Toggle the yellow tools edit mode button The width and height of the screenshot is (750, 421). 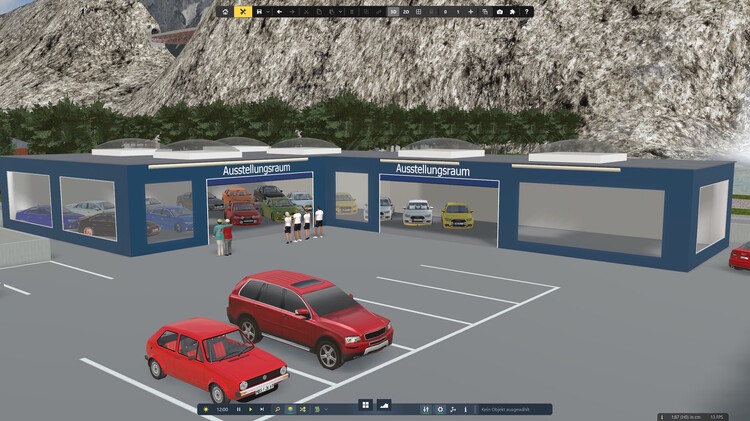[242, 11]
